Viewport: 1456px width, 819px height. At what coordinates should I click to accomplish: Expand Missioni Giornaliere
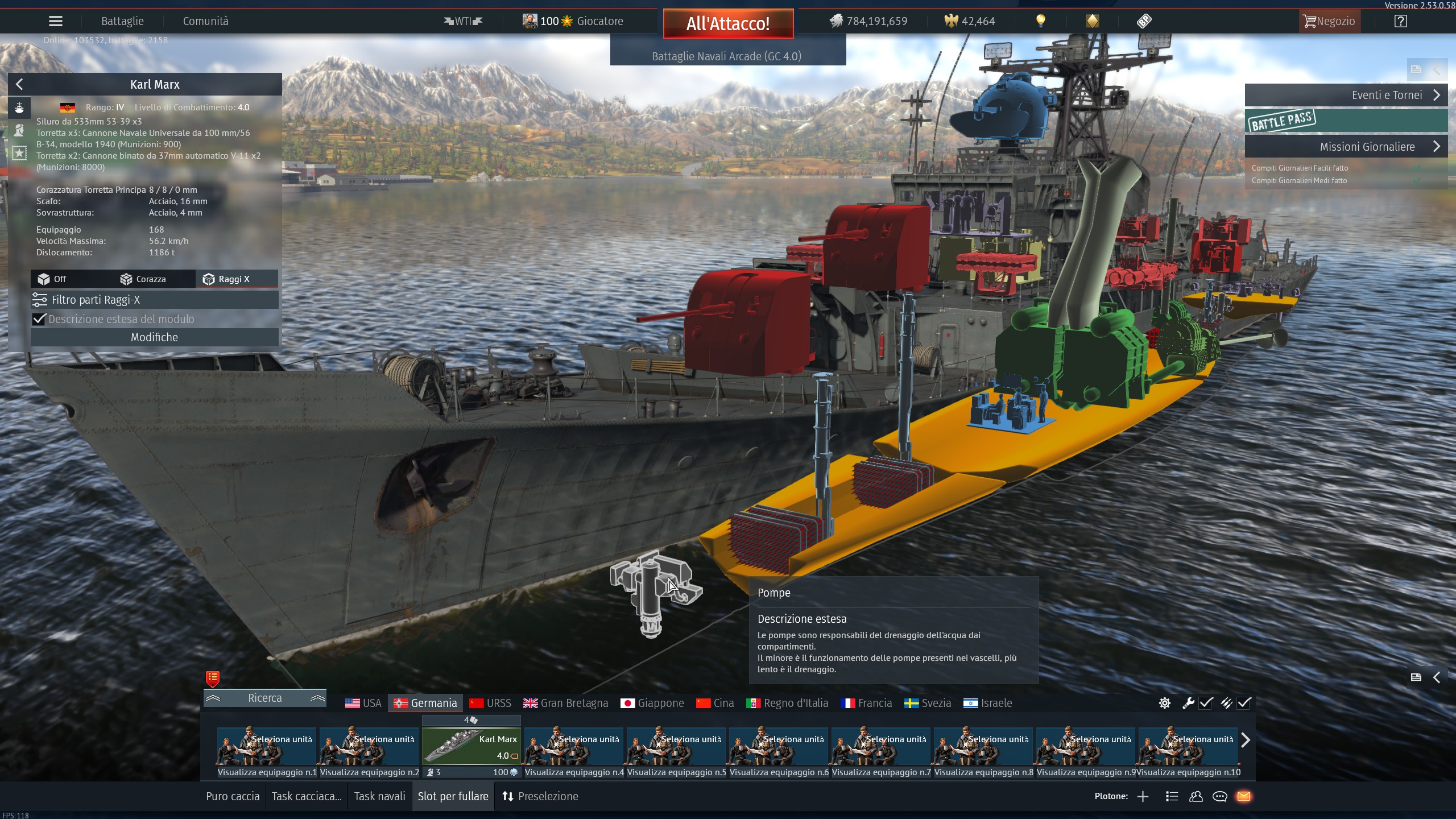click(1346, 147)
